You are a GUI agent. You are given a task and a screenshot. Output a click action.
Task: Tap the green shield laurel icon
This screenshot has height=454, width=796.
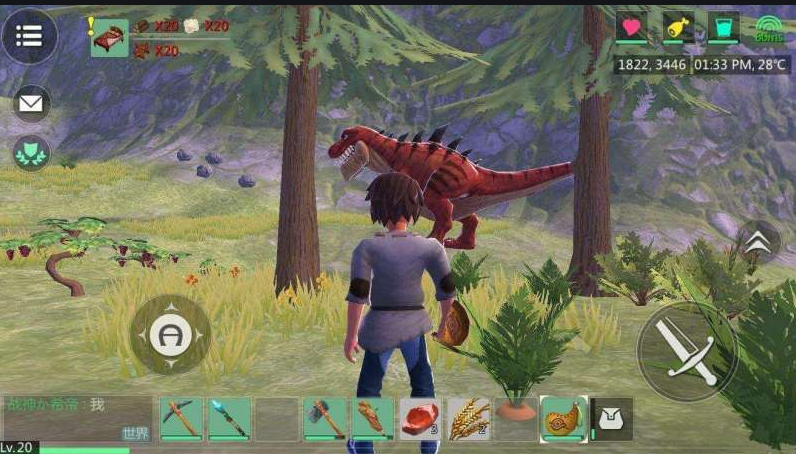click(x=31, y=152)
